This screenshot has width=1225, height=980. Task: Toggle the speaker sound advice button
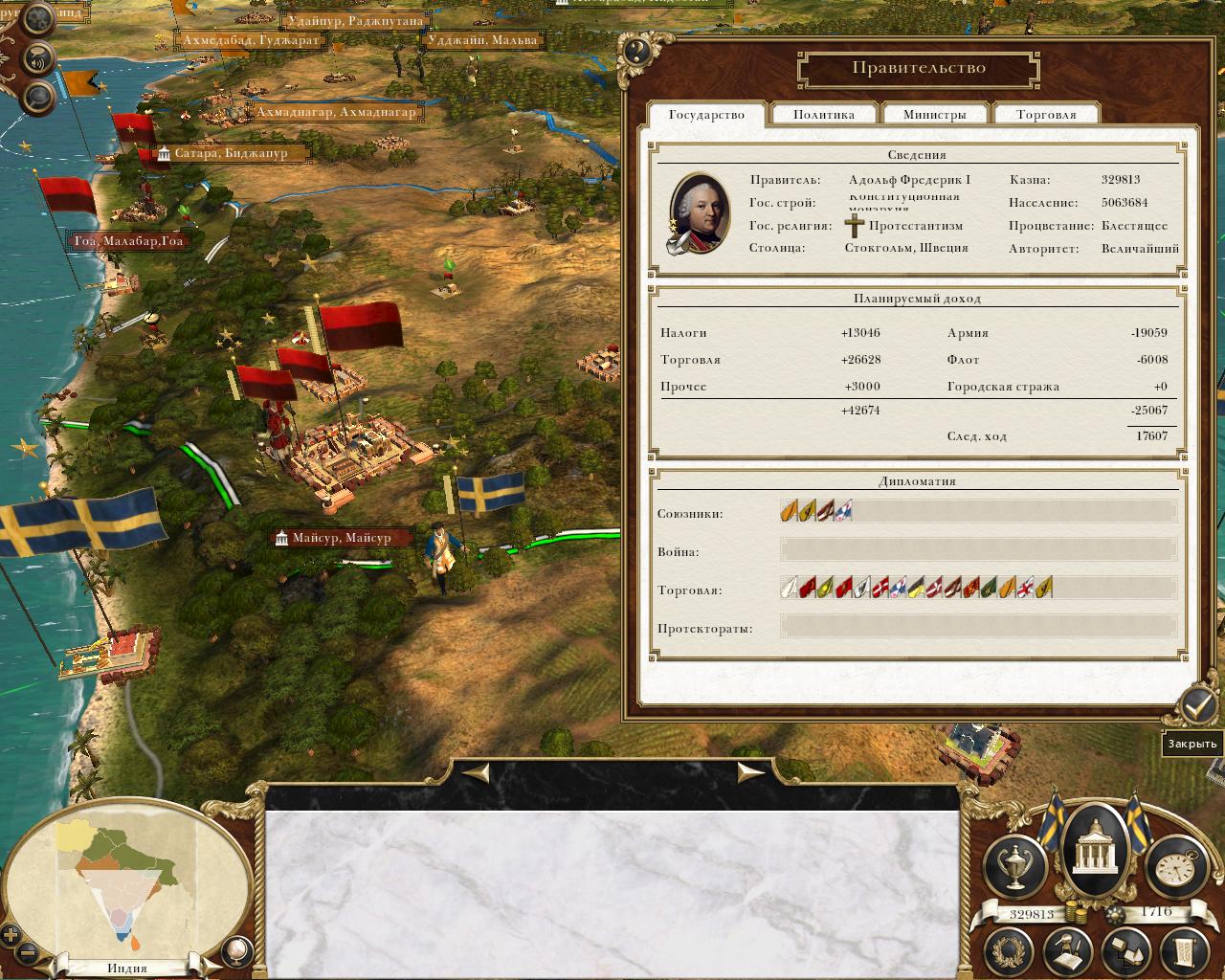39,57
